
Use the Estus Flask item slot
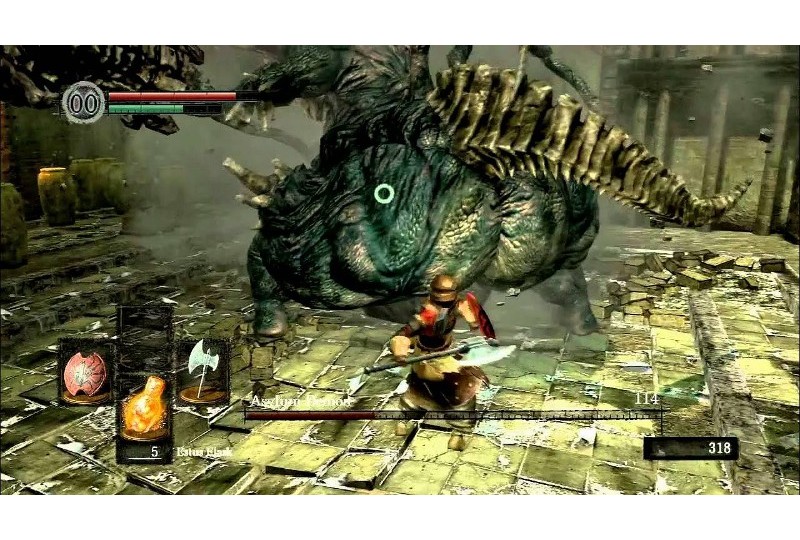144,412
